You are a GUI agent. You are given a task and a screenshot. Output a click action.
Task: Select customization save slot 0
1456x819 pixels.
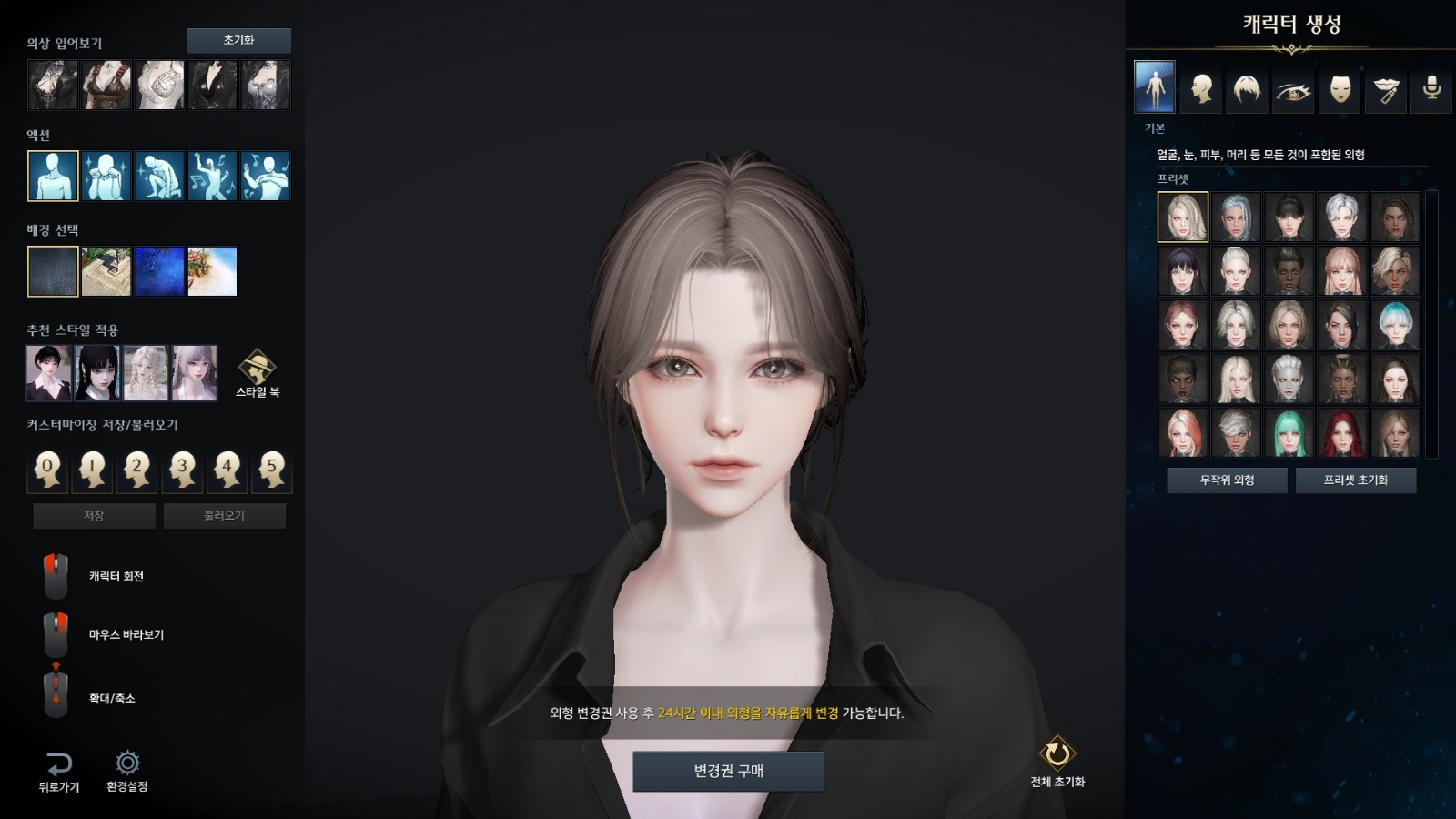coord(48,470)
